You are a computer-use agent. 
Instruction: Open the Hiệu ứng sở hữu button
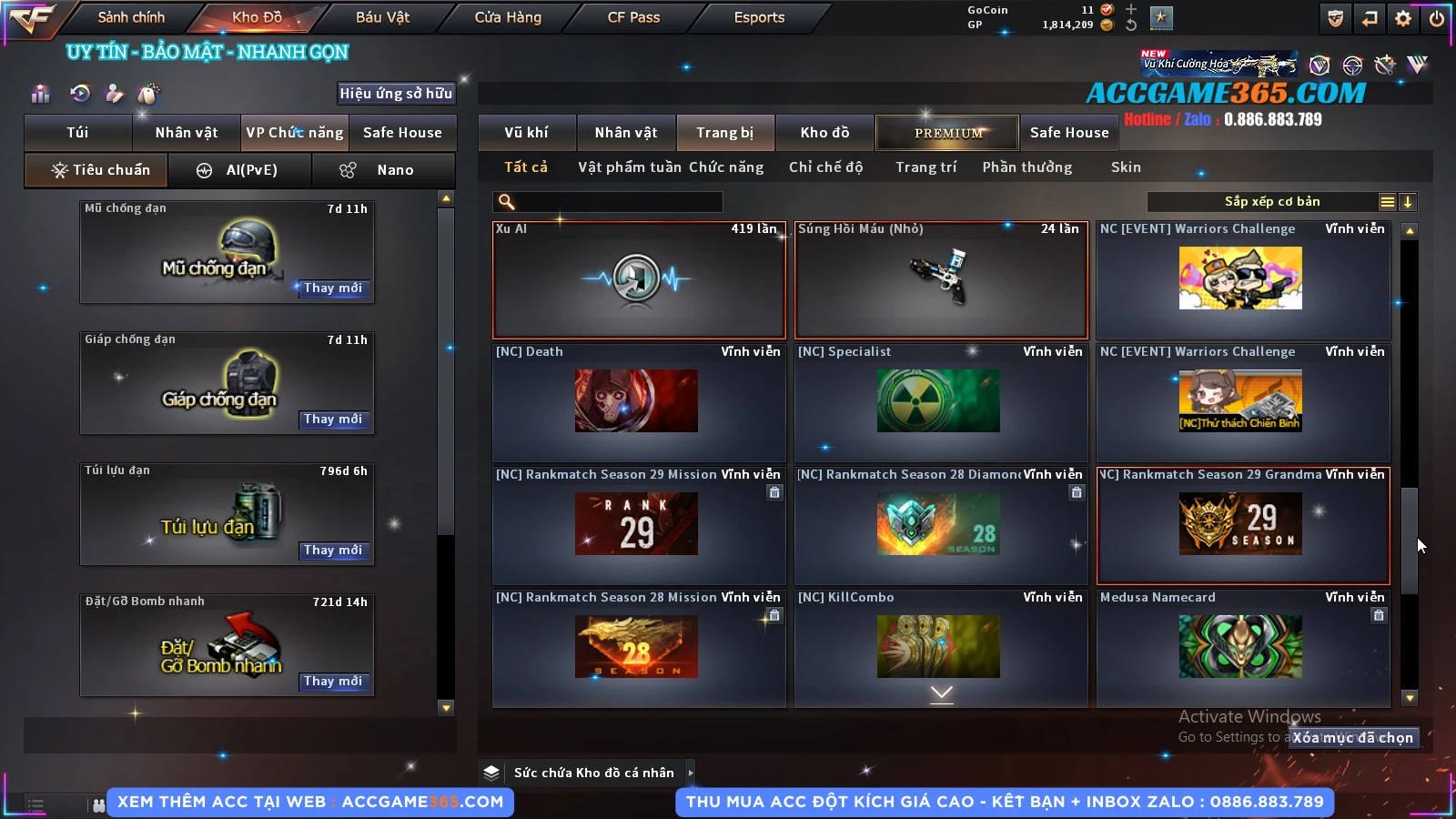pyautogui.click(x=396, y=94)
